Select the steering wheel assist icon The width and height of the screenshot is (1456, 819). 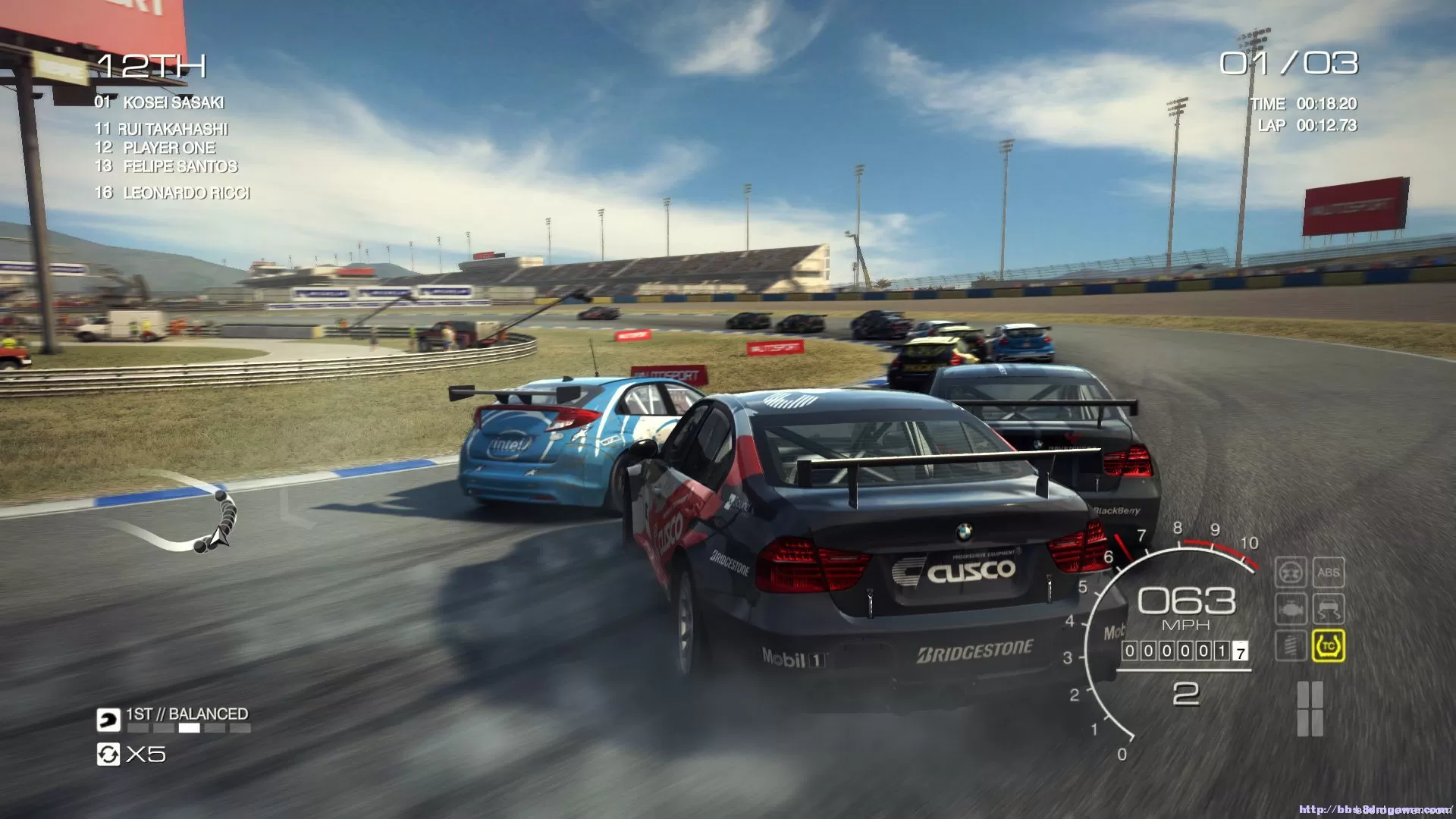coord(1291,573)
